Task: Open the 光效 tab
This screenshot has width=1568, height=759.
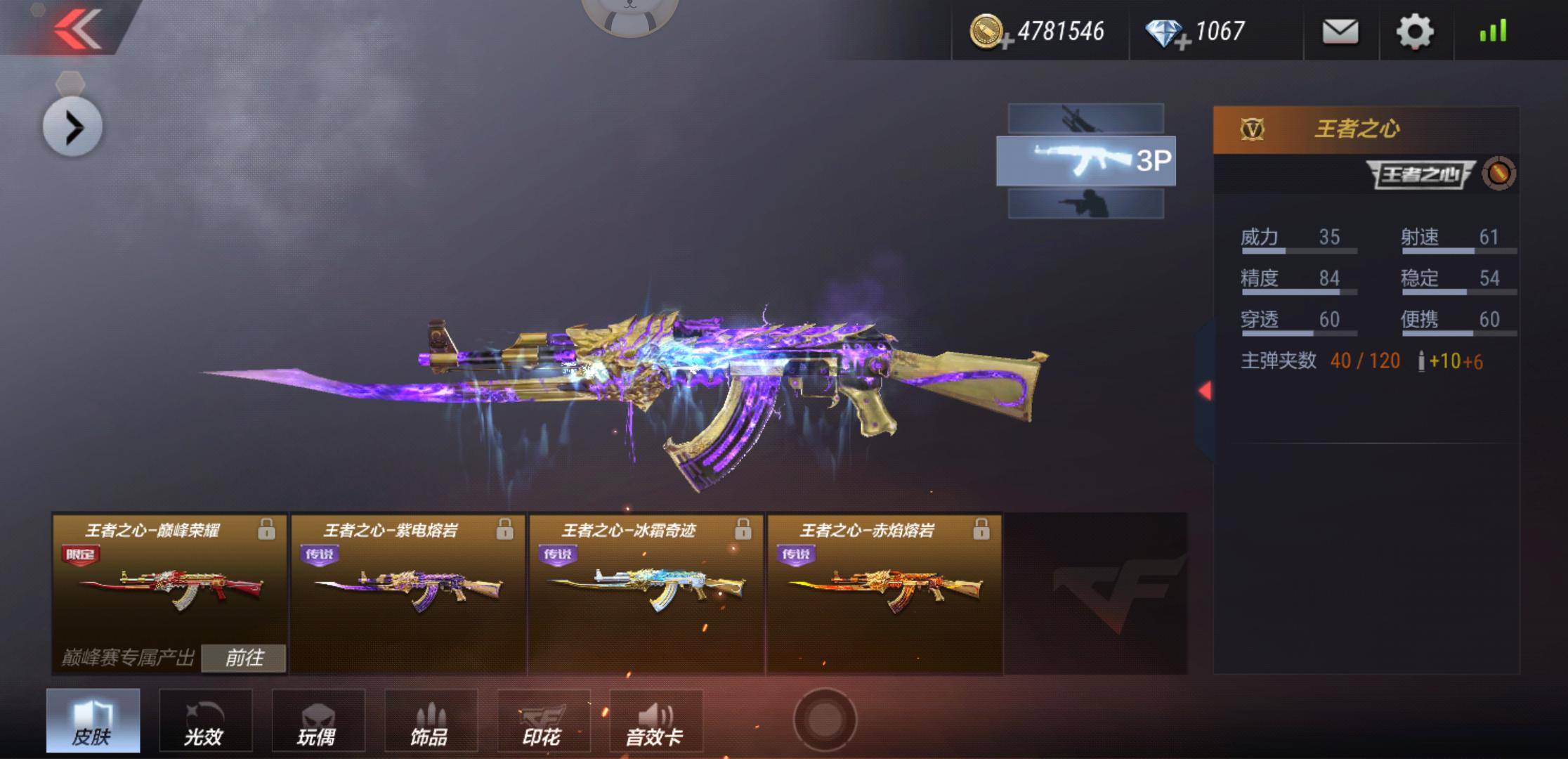Action: click(x=205, y=720)
